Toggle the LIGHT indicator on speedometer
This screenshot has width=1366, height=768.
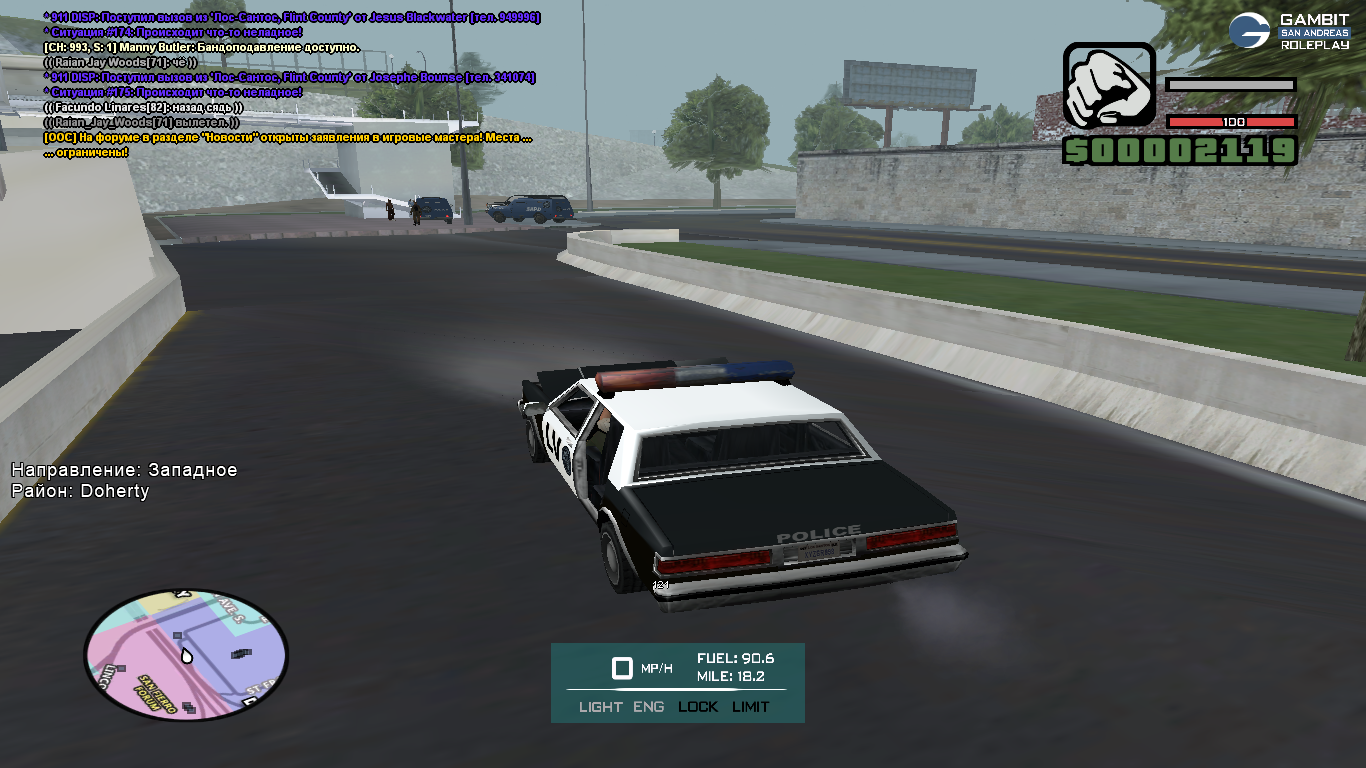(x=600, y=707)
